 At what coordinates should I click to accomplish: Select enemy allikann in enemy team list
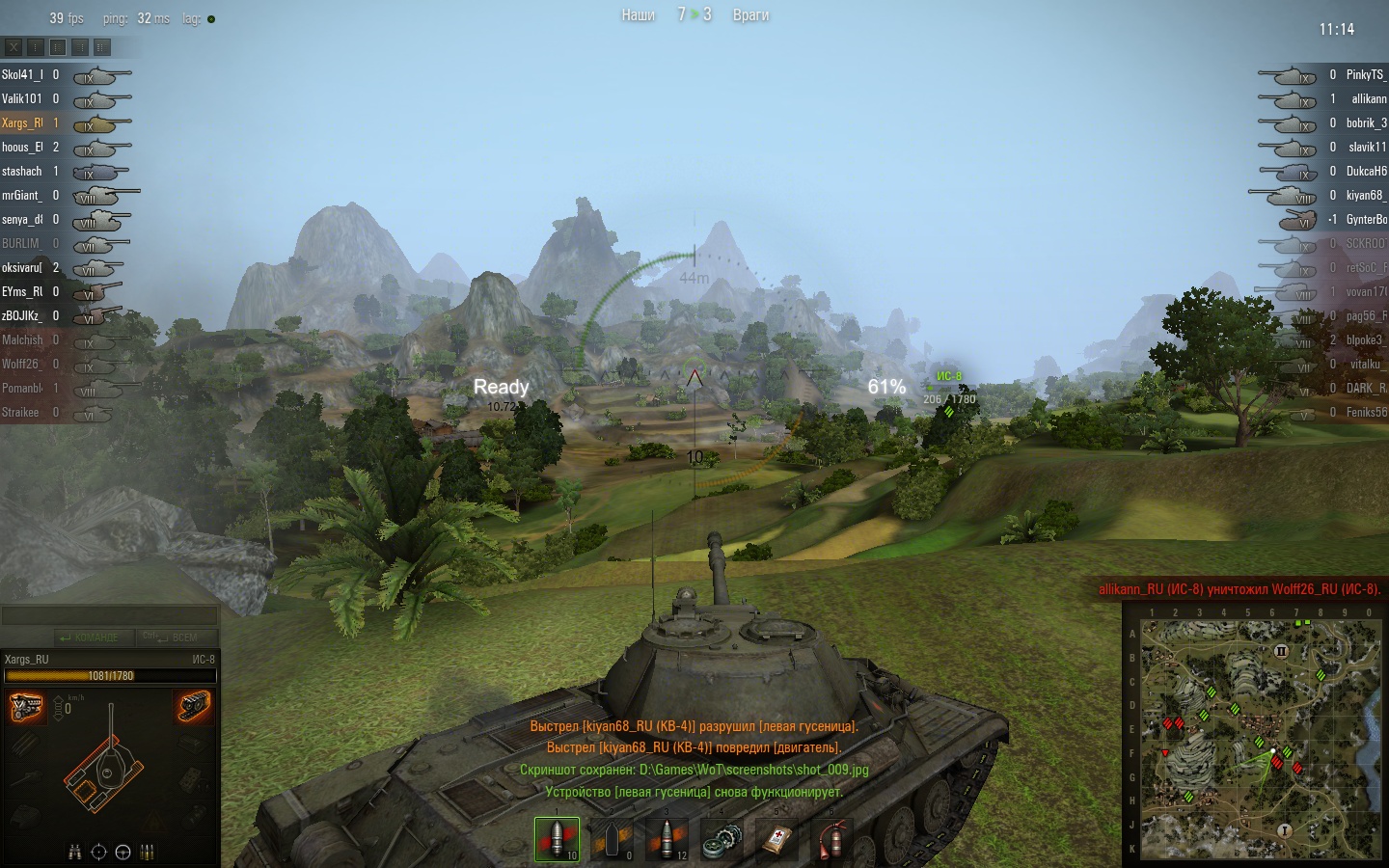click(1368, 98)
